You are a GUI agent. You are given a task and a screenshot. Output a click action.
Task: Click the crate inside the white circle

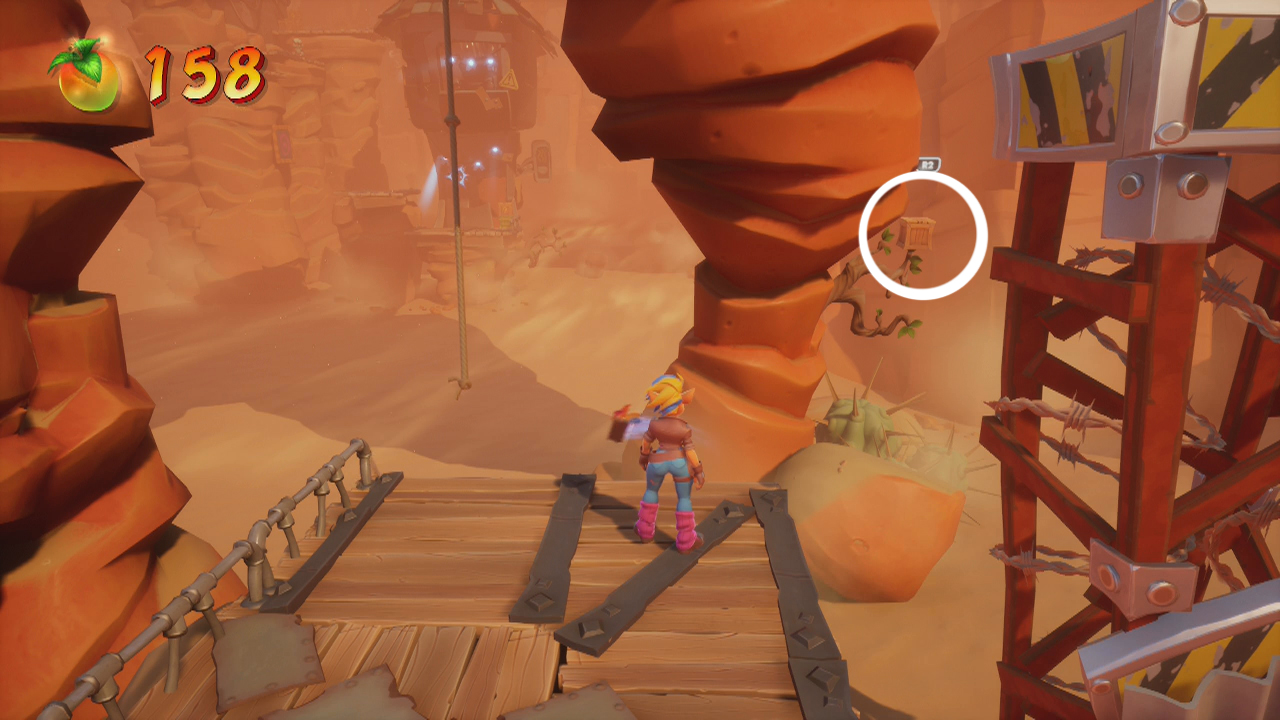click(916, 233)
